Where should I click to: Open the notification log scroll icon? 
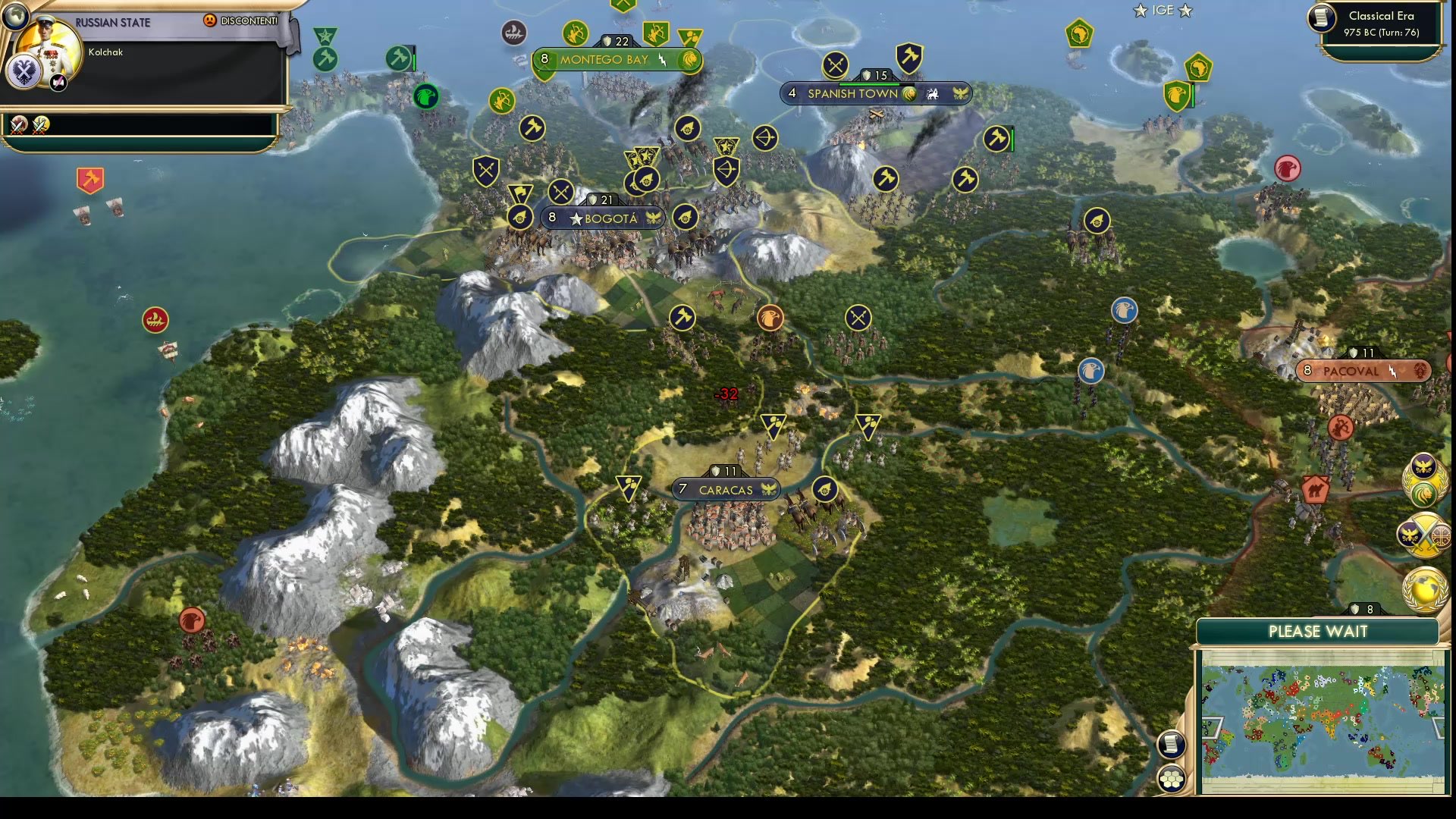coord(1170,745)
